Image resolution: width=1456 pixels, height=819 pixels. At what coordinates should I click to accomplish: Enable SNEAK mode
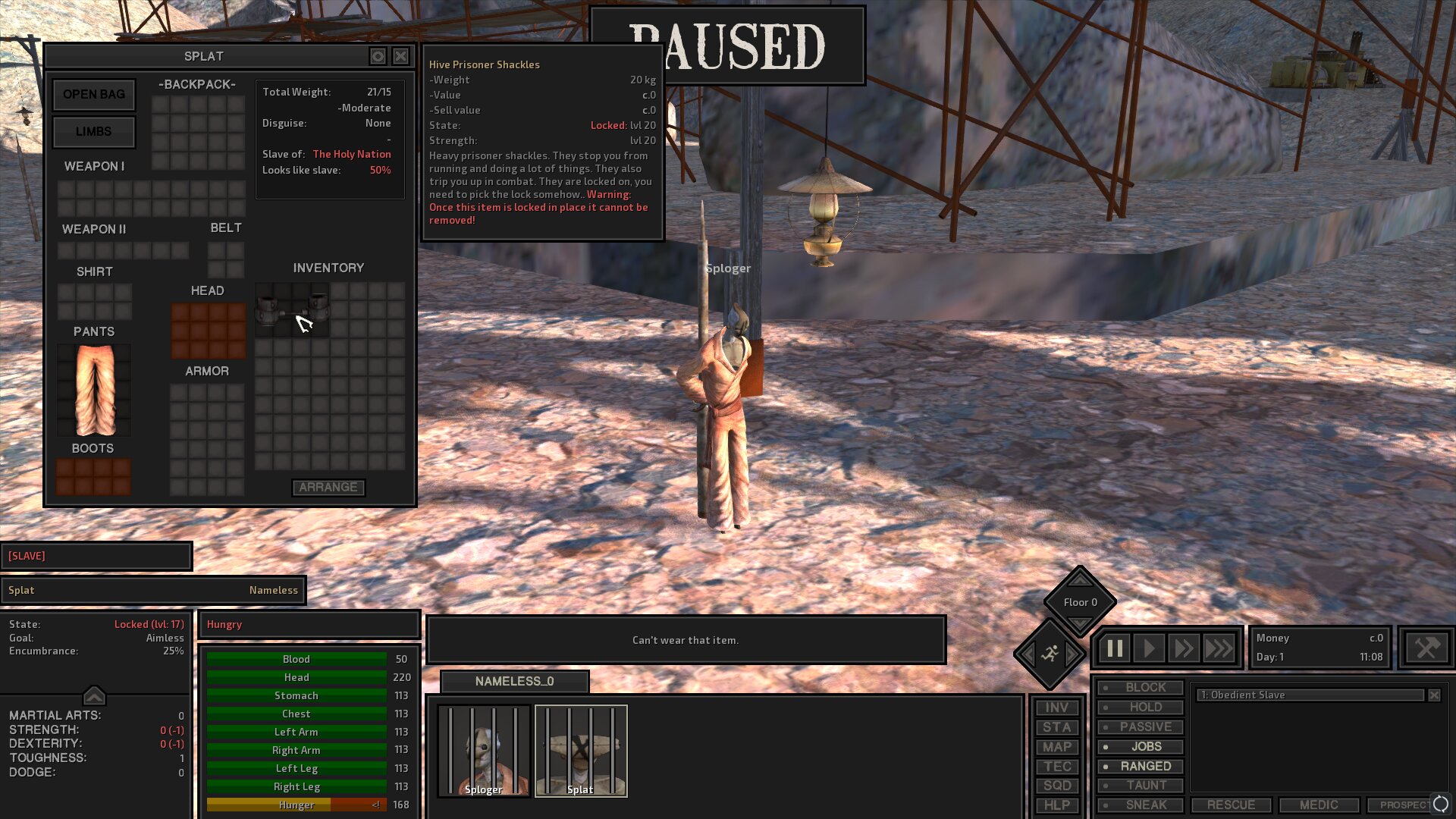[x=1141, y=805]
